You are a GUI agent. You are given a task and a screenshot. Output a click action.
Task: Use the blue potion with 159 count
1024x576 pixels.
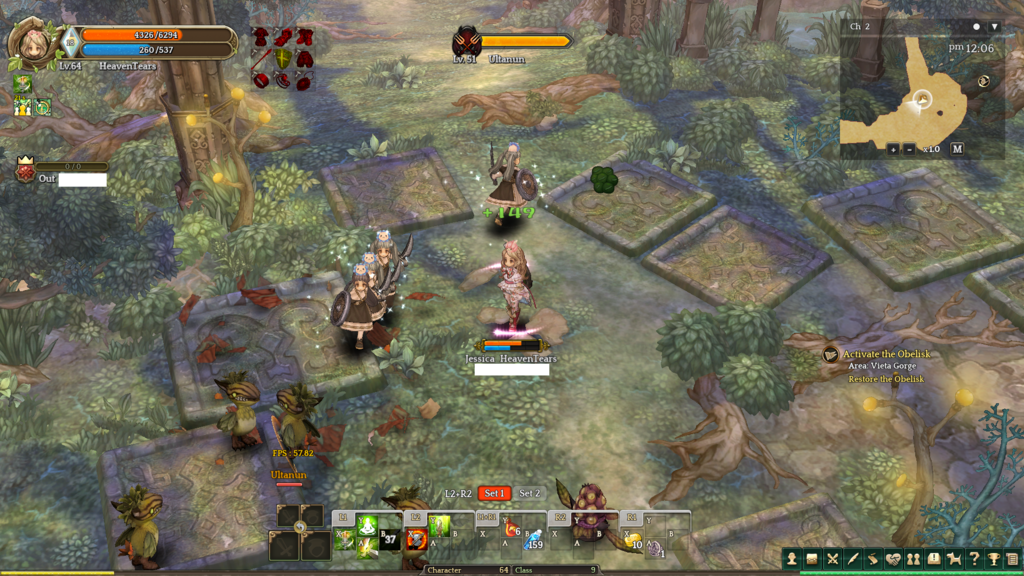click(x=534, y=541)
